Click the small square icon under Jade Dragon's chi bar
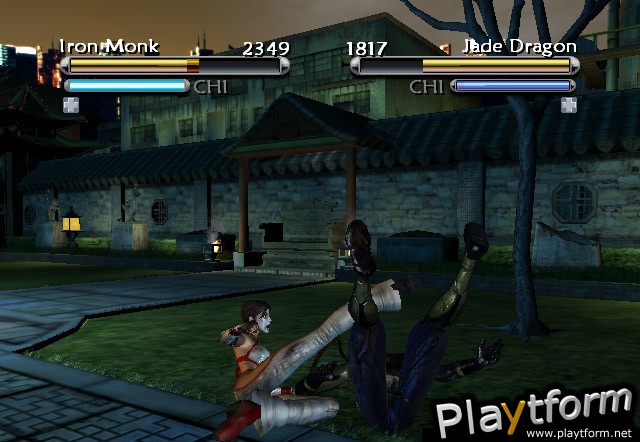 568,104
